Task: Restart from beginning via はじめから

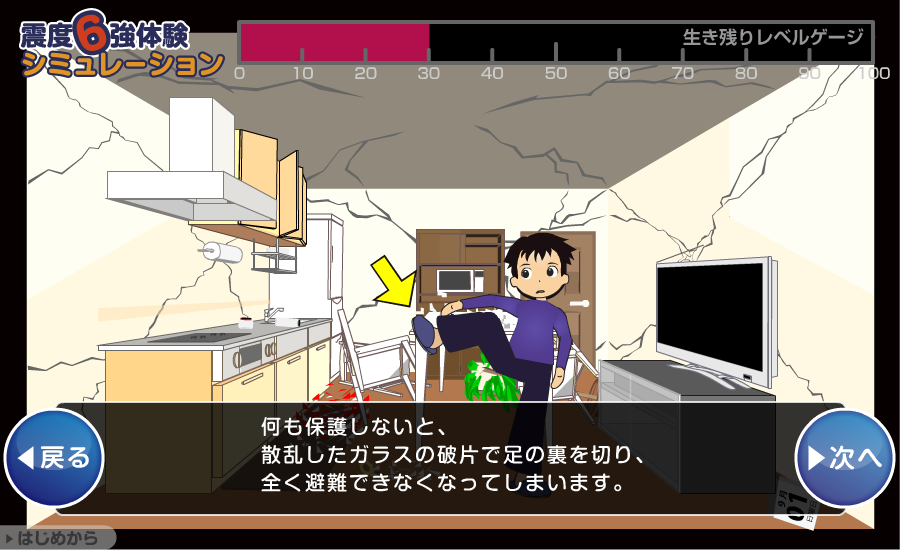Action: coord(58,539)
